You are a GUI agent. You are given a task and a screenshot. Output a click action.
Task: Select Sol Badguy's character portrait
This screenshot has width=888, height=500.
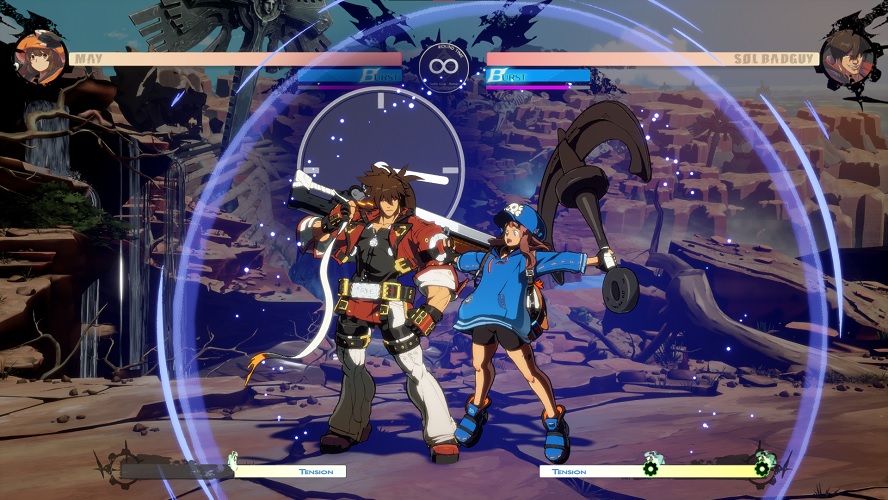click(x=846, y=57)
